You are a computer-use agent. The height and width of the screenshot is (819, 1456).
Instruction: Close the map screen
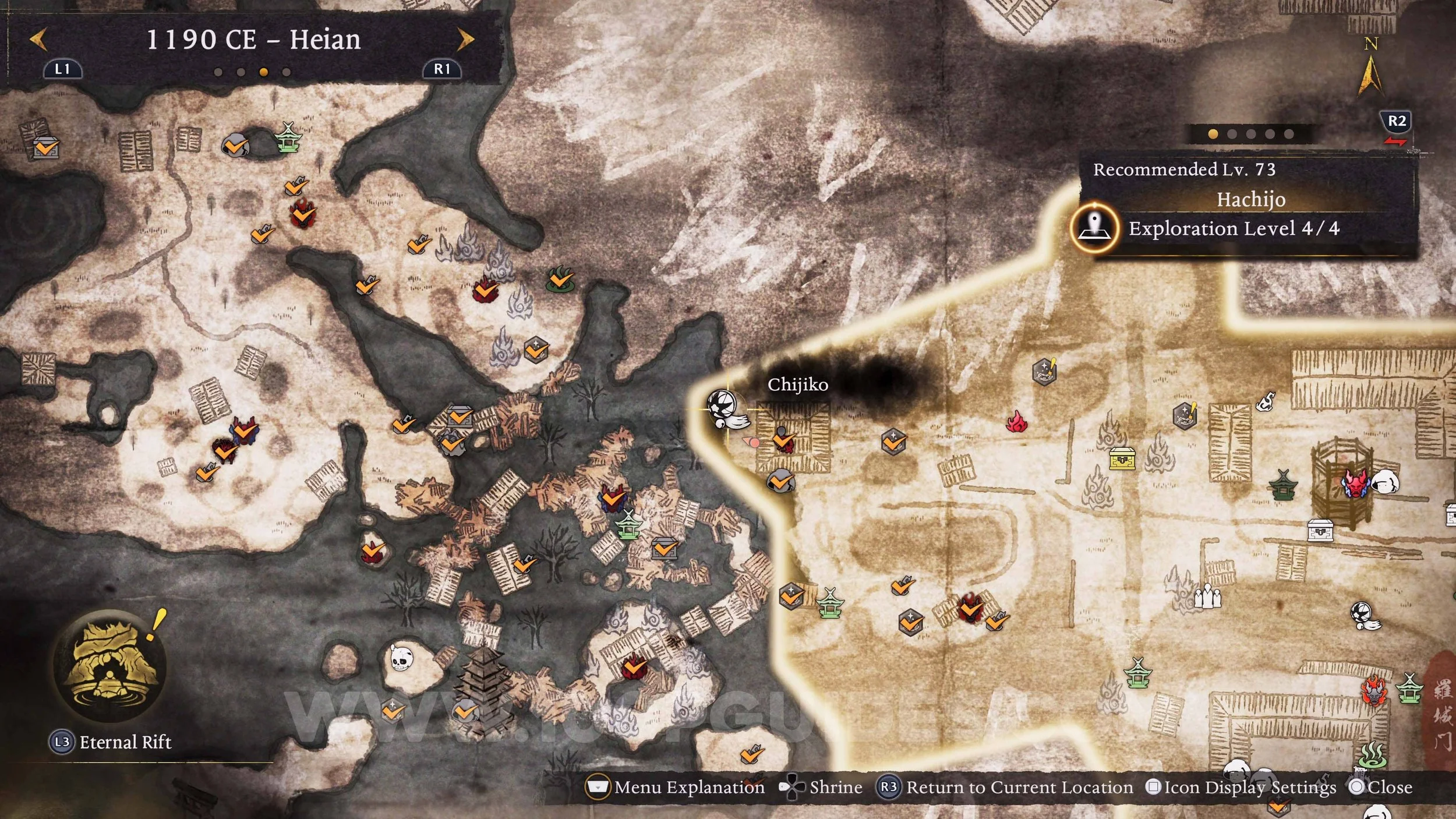point(1381,788)
